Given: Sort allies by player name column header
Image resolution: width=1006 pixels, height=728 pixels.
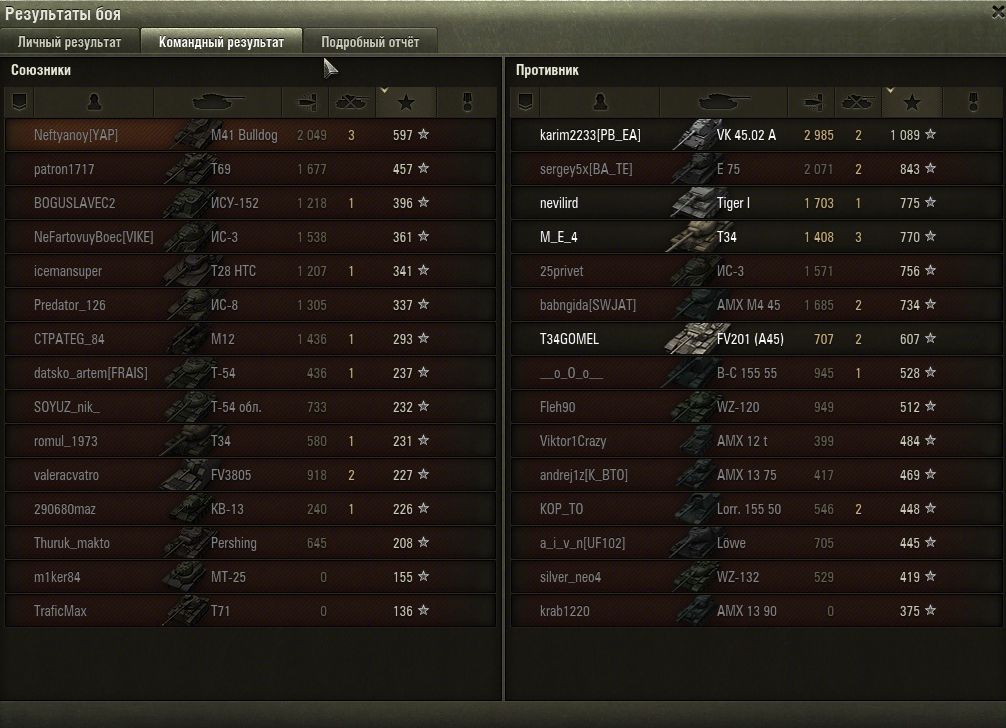Looking at the screenshot, I should click(94, 102).
